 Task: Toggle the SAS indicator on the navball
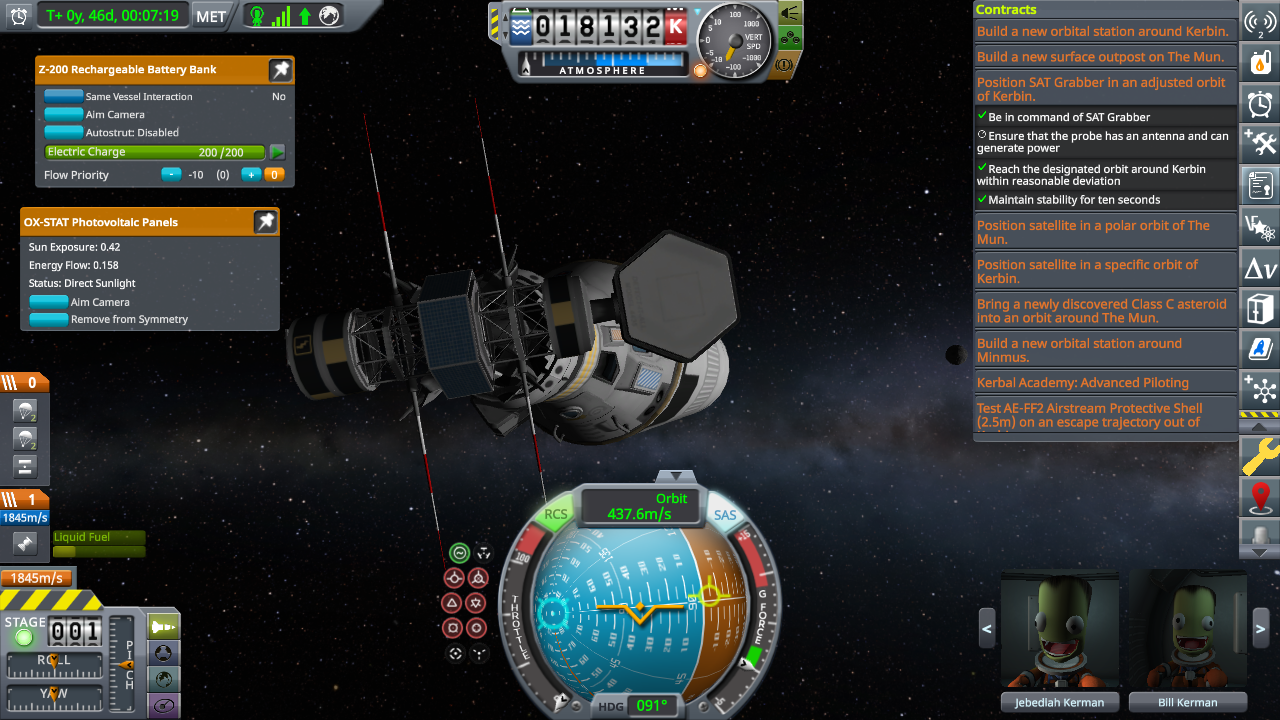[725, 514]
